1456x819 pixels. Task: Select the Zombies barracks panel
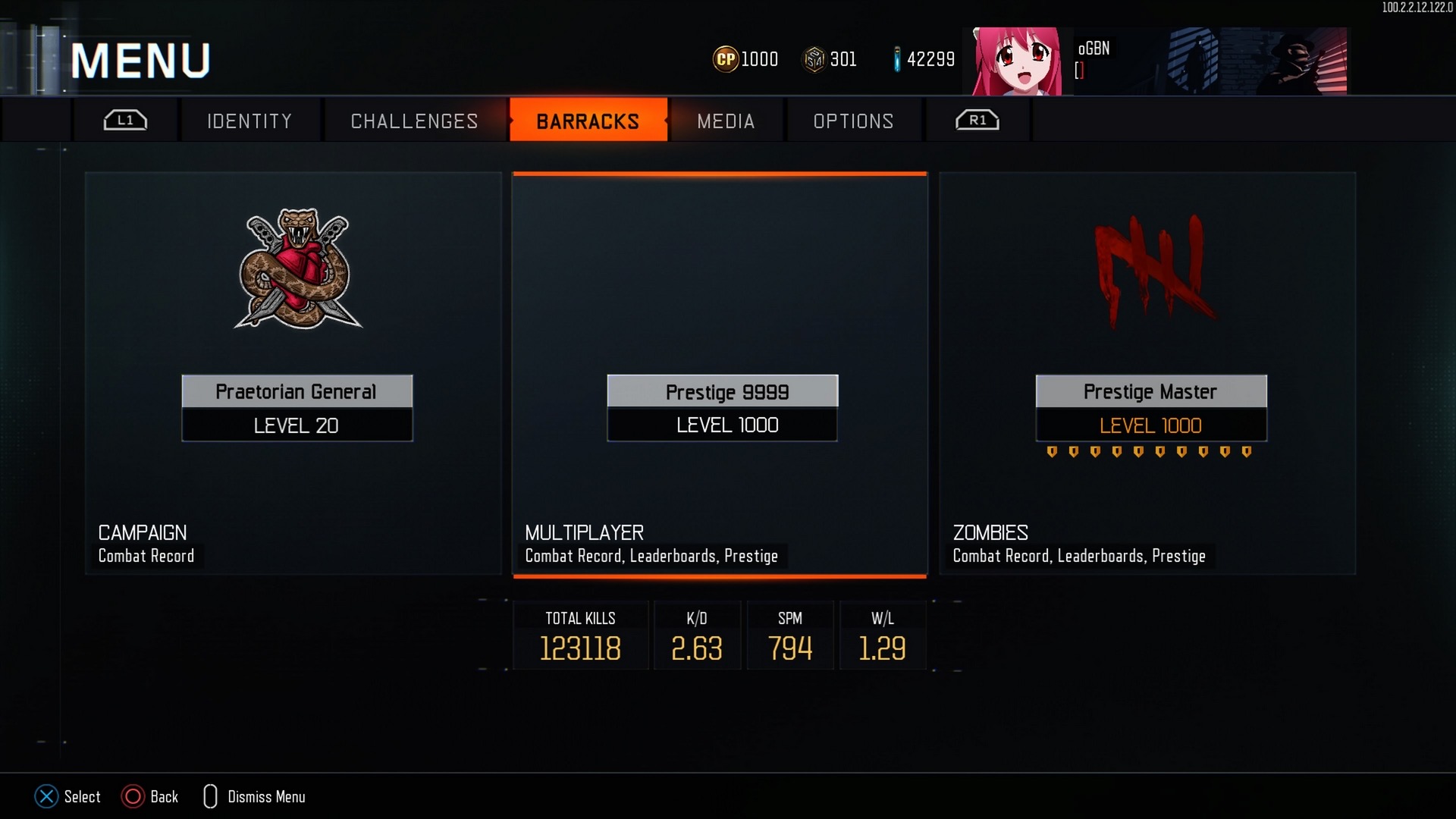(x=1147, y=373)
